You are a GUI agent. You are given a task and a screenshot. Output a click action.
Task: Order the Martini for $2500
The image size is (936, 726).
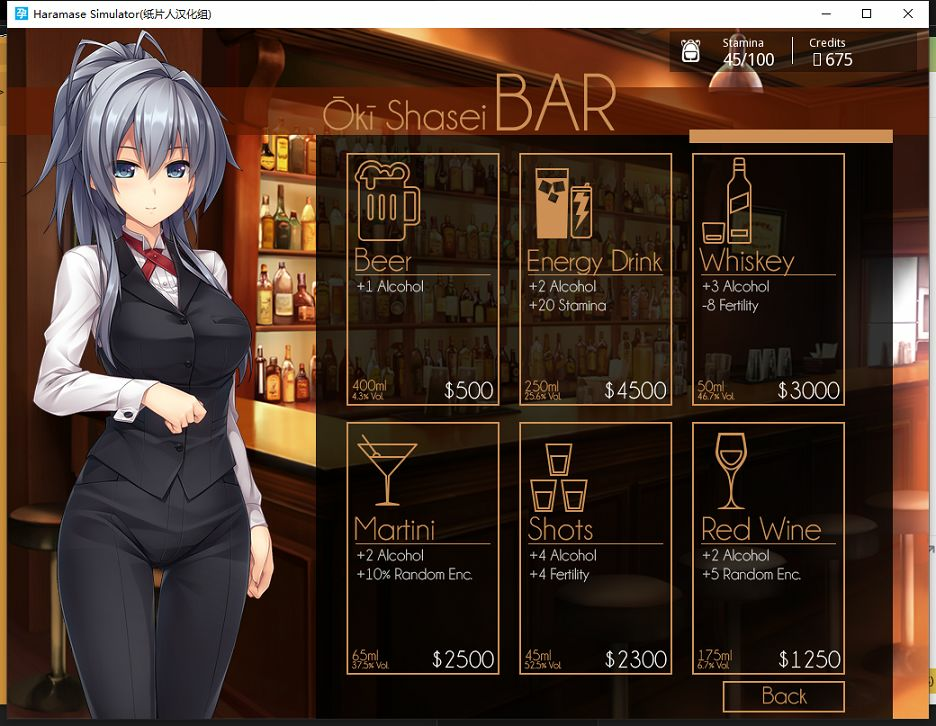(x=423, y=547)
